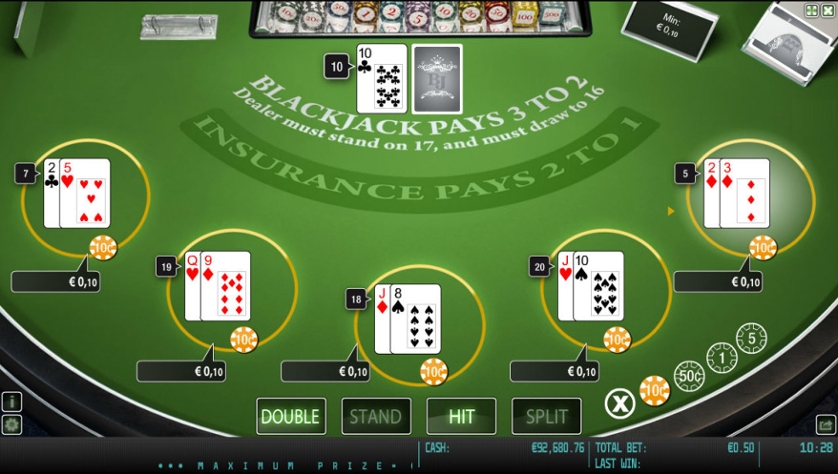Select the hand with 2 of clubs and 5 of hearts
This screenshot has height=474, width=838.
(x=77, y=193)
